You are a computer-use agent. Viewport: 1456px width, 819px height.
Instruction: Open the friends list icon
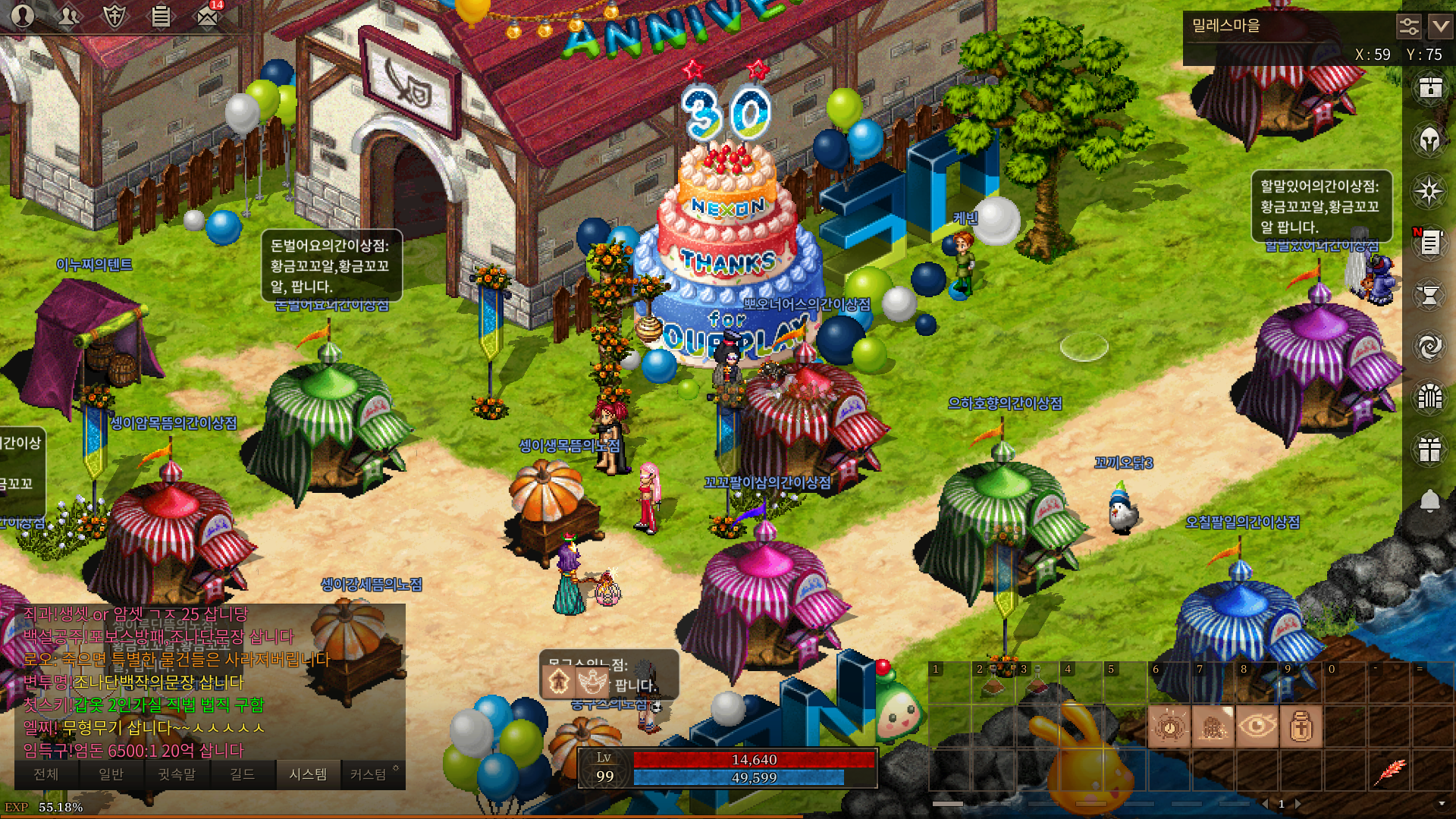(x=69, y=16)
